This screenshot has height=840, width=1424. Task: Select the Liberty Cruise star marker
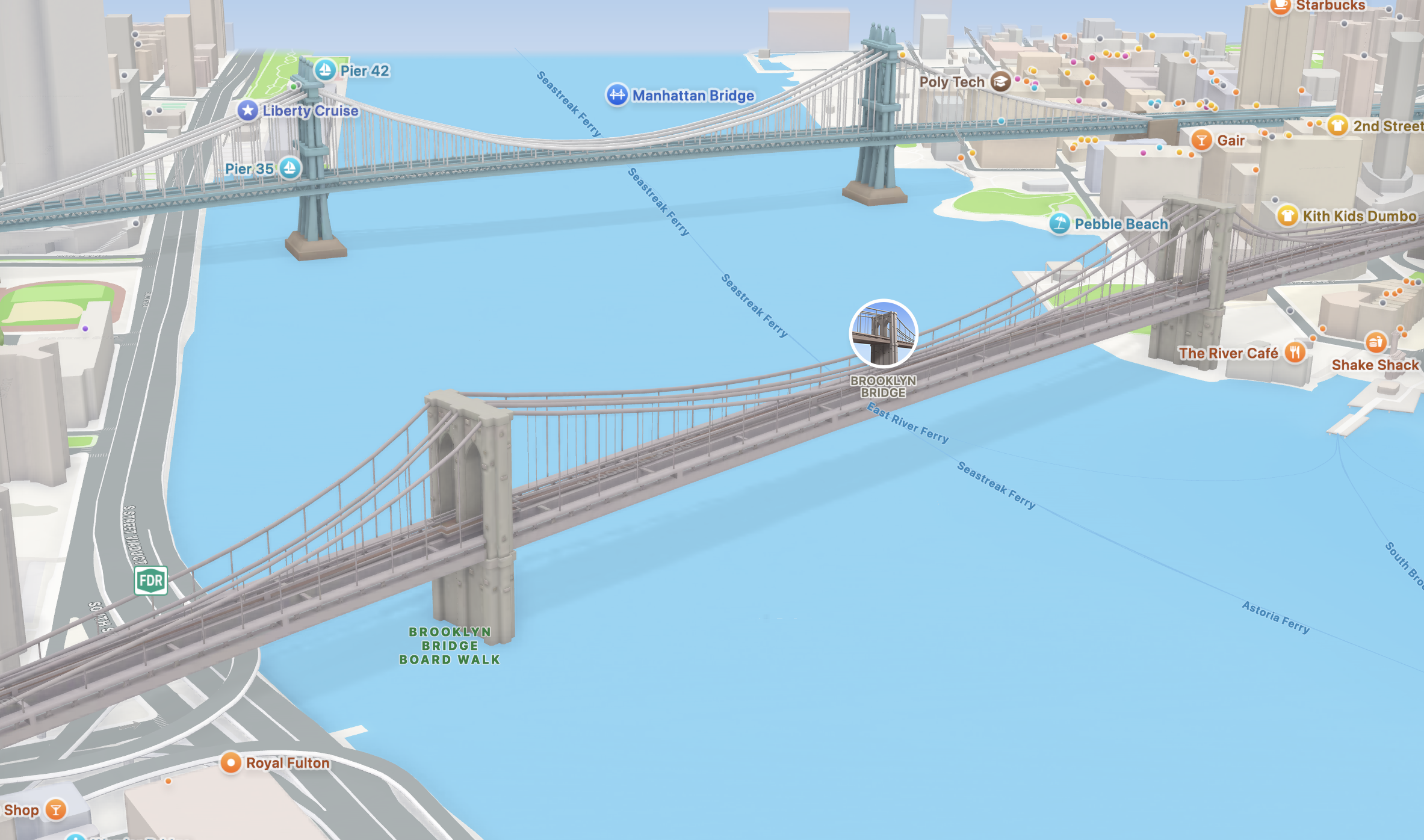247,111
